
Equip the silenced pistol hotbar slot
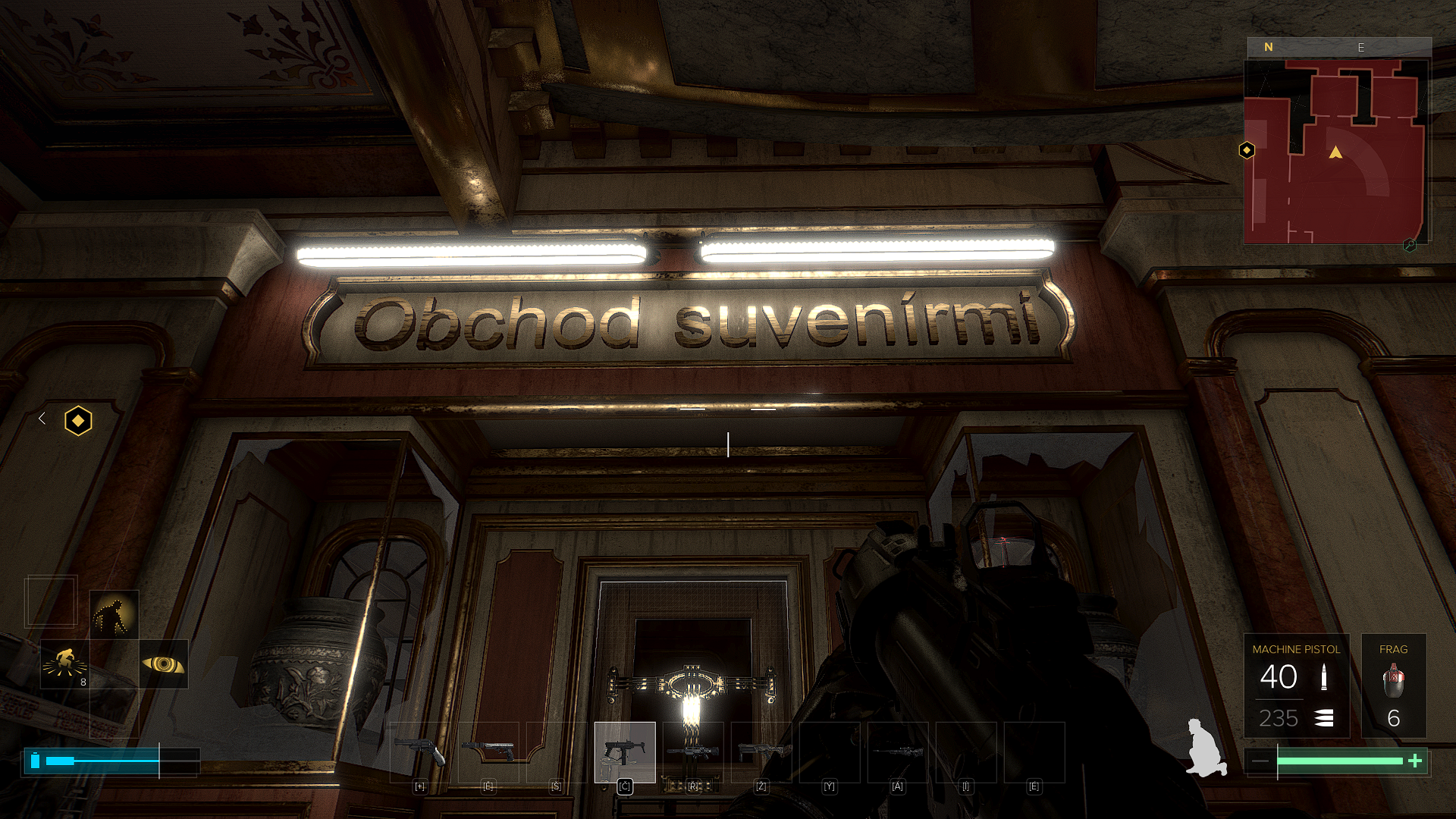coord(488,752)
